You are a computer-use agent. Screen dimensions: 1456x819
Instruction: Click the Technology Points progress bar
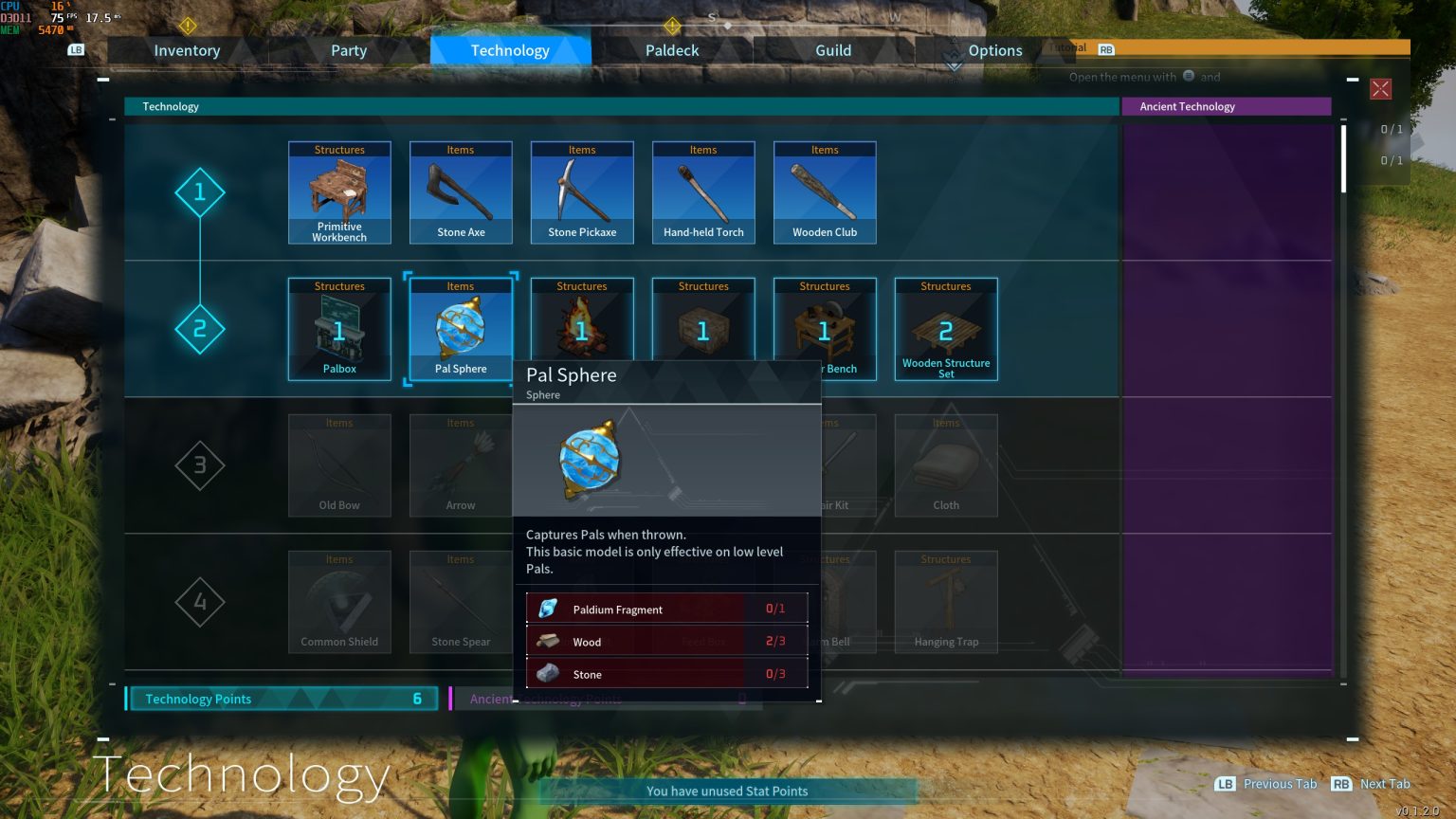(282, 699)
